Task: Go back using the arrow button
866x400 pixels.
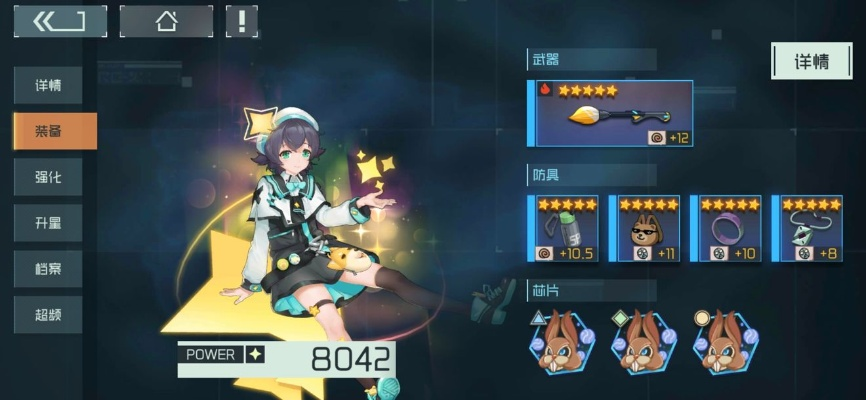Action: (x=60, y=21)
